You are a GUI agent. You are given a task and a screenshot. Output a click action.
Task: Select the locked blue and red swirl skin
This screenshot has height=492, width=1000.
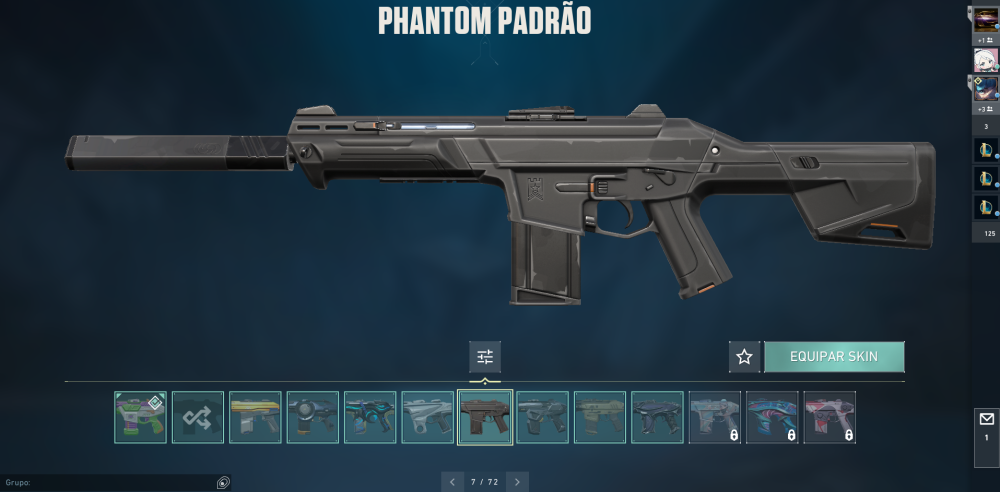(772, 417)
